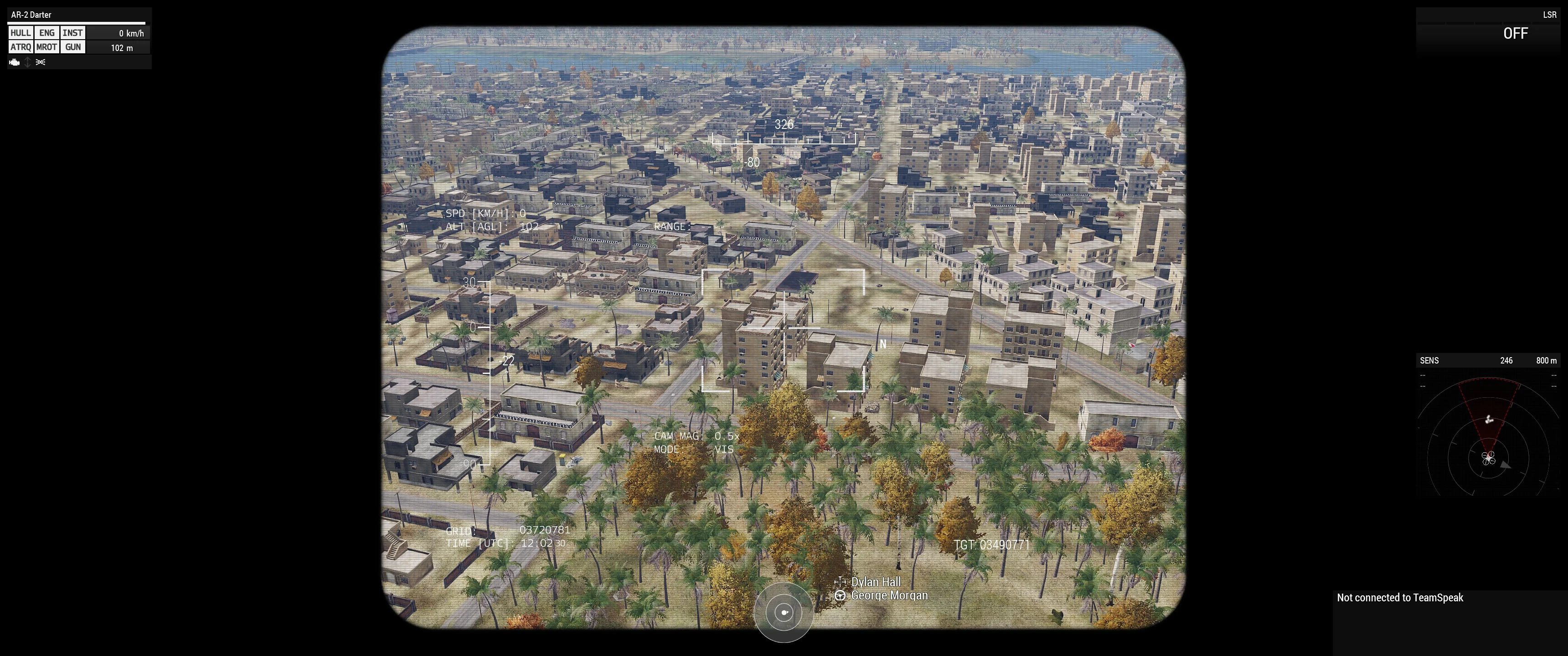The height and width of the screenshot is (656, 1568).
Task: Select crew member Dylan Hall
Action: point(875,582)
